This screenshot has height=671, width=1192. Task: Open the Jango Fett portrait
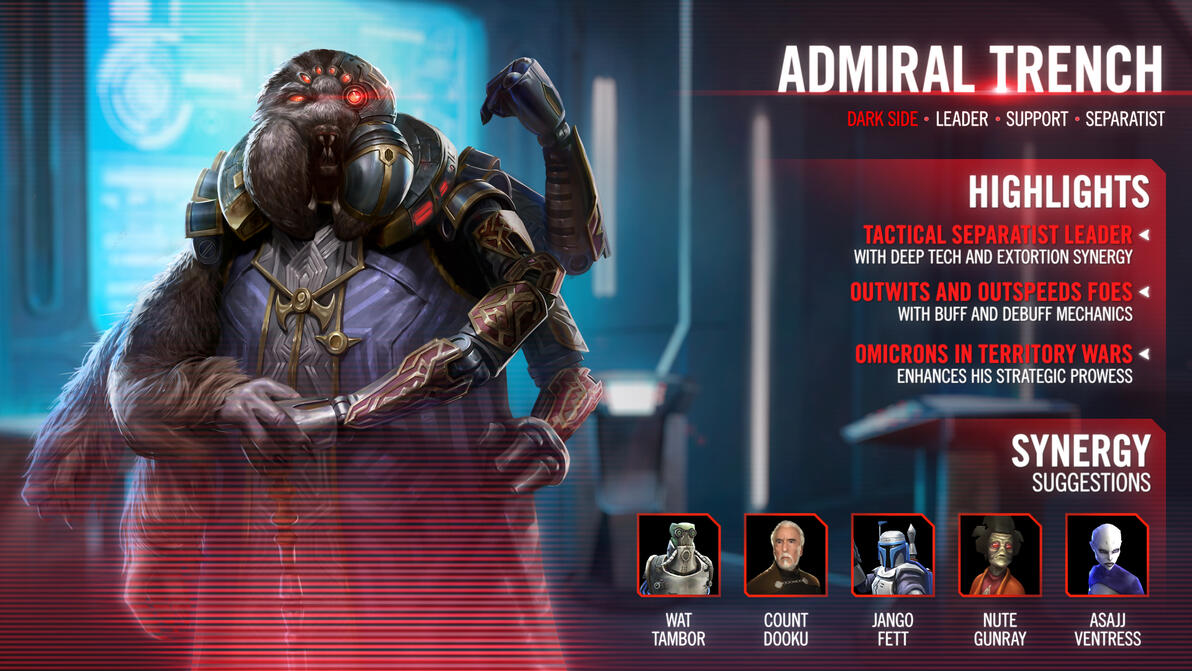coord(893,555)
